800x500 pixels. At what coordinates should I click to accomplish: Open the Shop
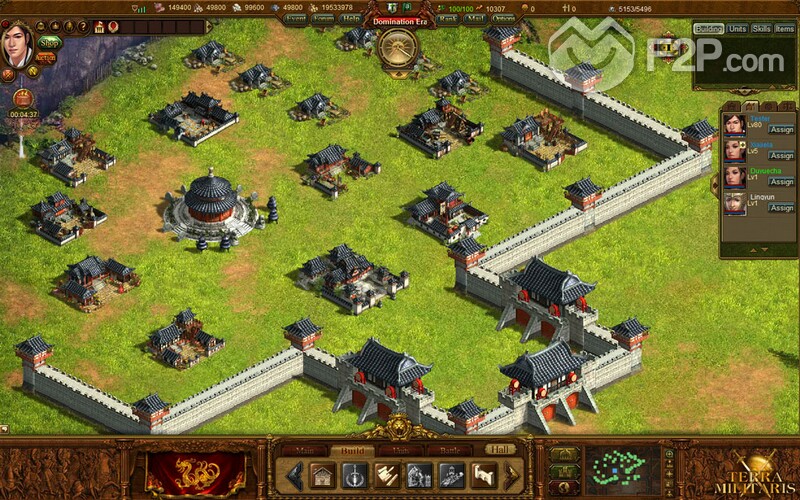tap(49, 42)
